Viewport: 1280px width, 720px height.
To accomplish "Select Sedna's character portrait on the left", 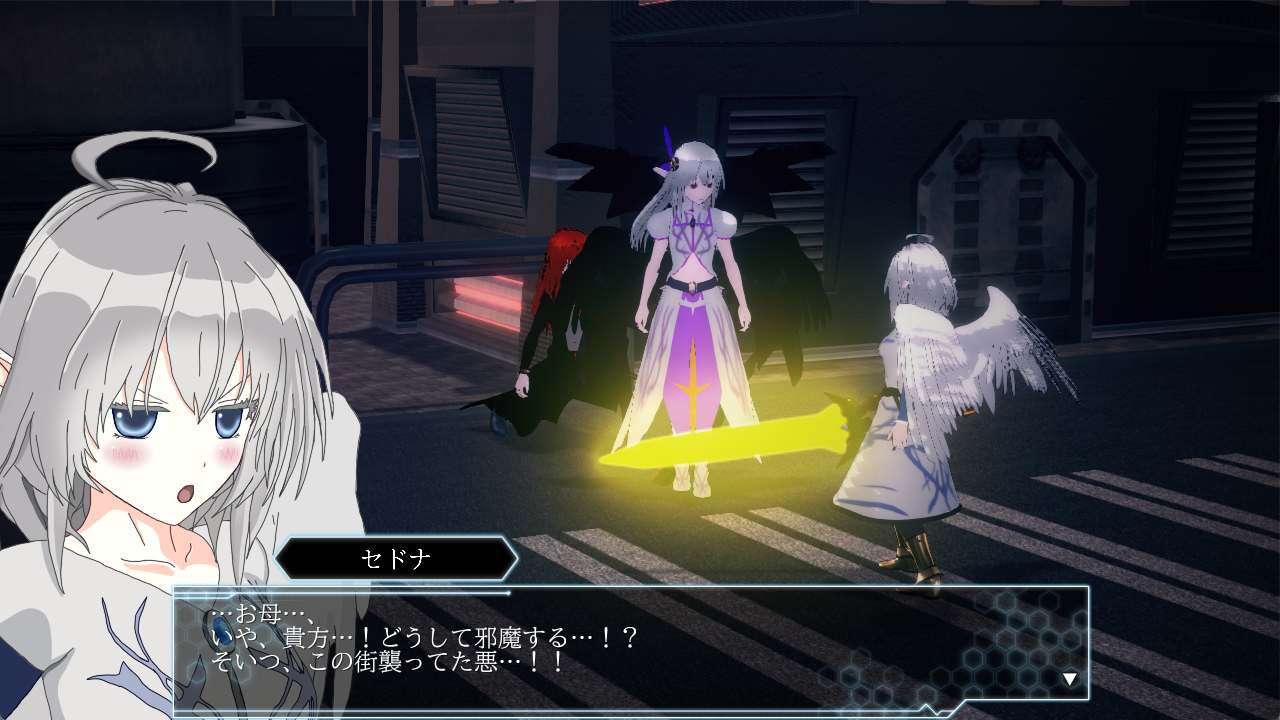I will [x=160, y=400].
